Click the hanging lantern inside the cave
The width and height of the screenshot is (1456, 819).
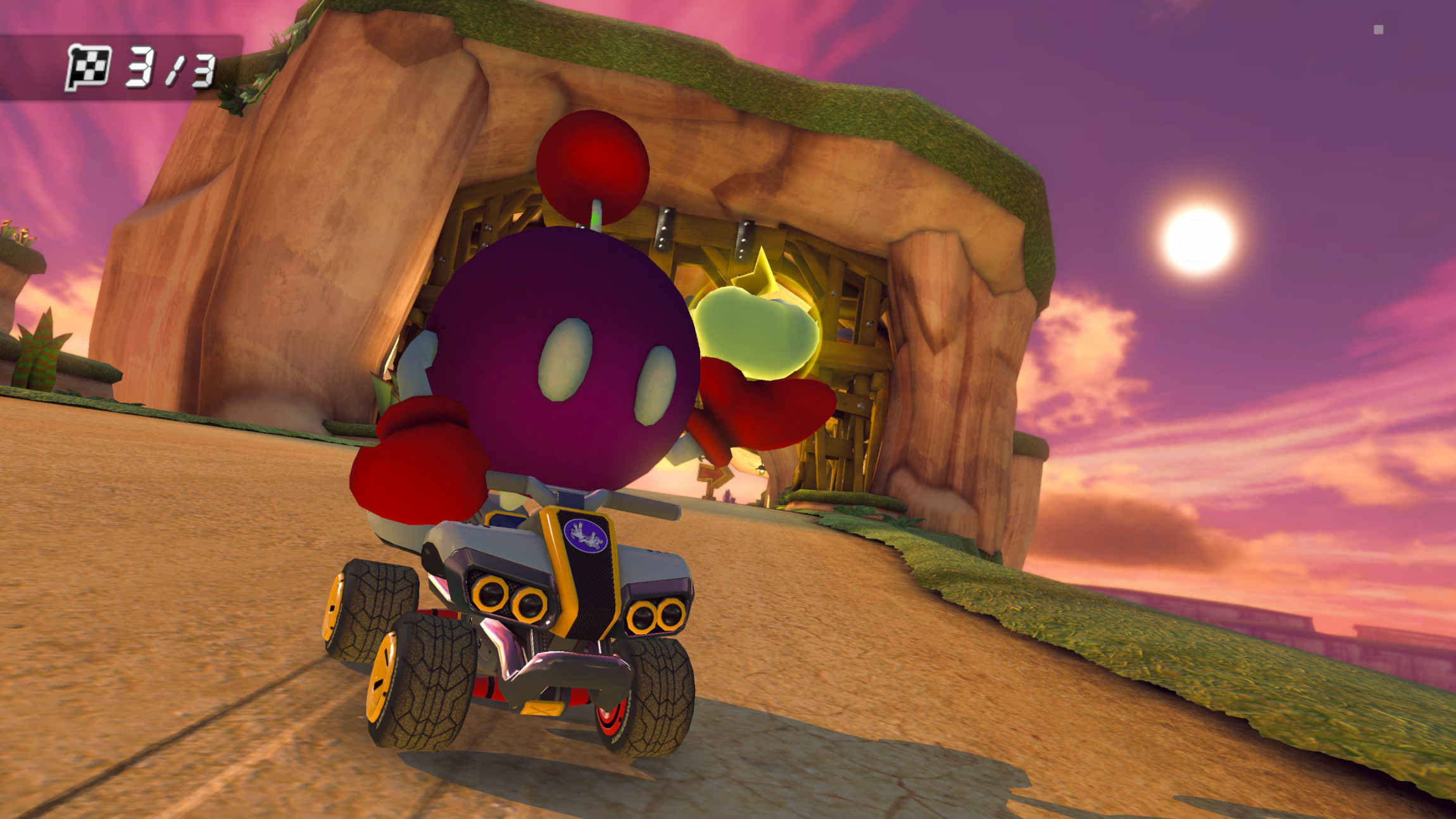[x=761, y=471]
